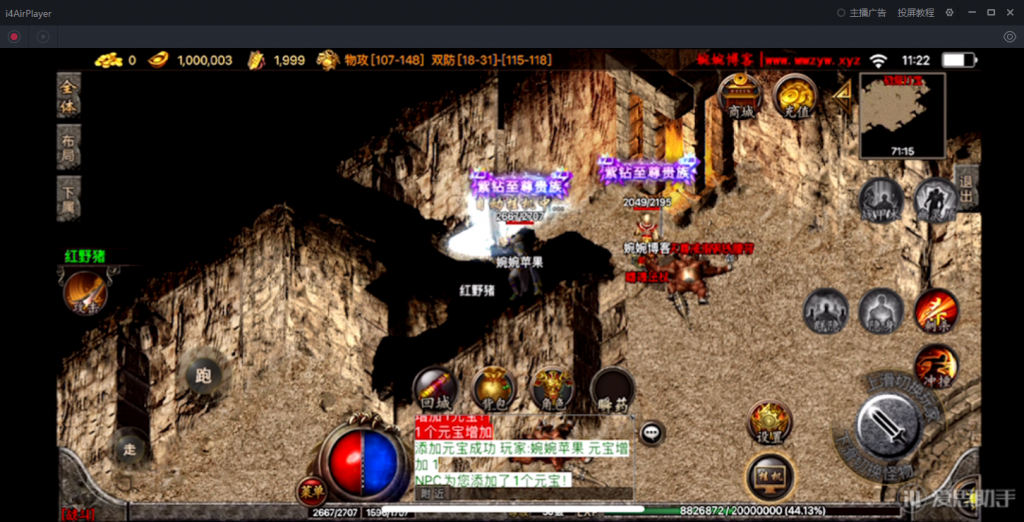Toggle the 跑 run button
Screen dimensions: 1024x522
(x=204, y=376)
